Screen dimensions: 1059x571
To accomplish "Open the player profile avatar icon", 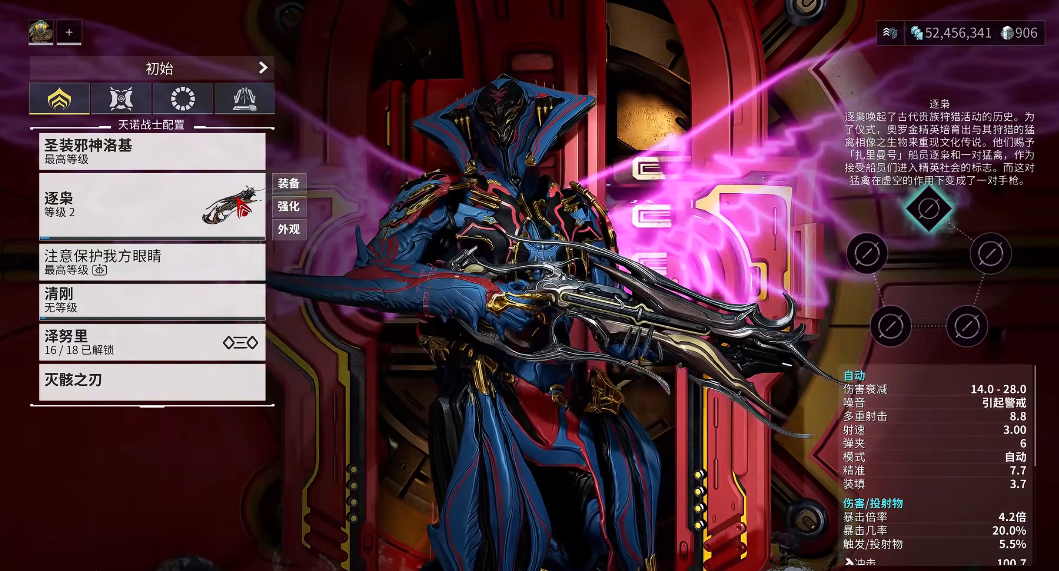I will point(40,32).
